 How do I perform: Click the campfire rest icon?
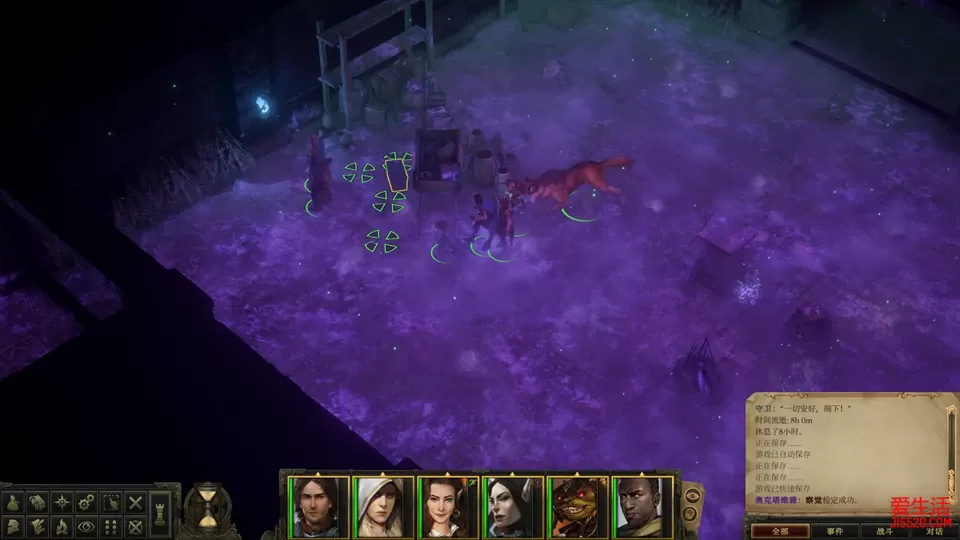[x=62, y=525]
